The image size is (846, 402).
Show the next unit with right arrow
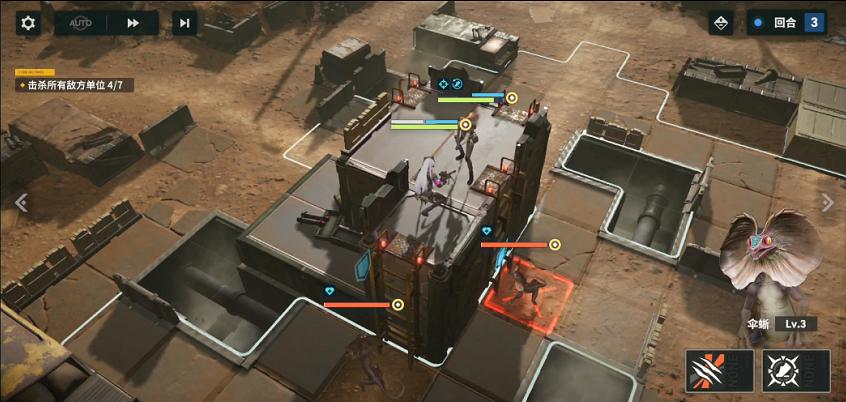[x=827, y=202]
